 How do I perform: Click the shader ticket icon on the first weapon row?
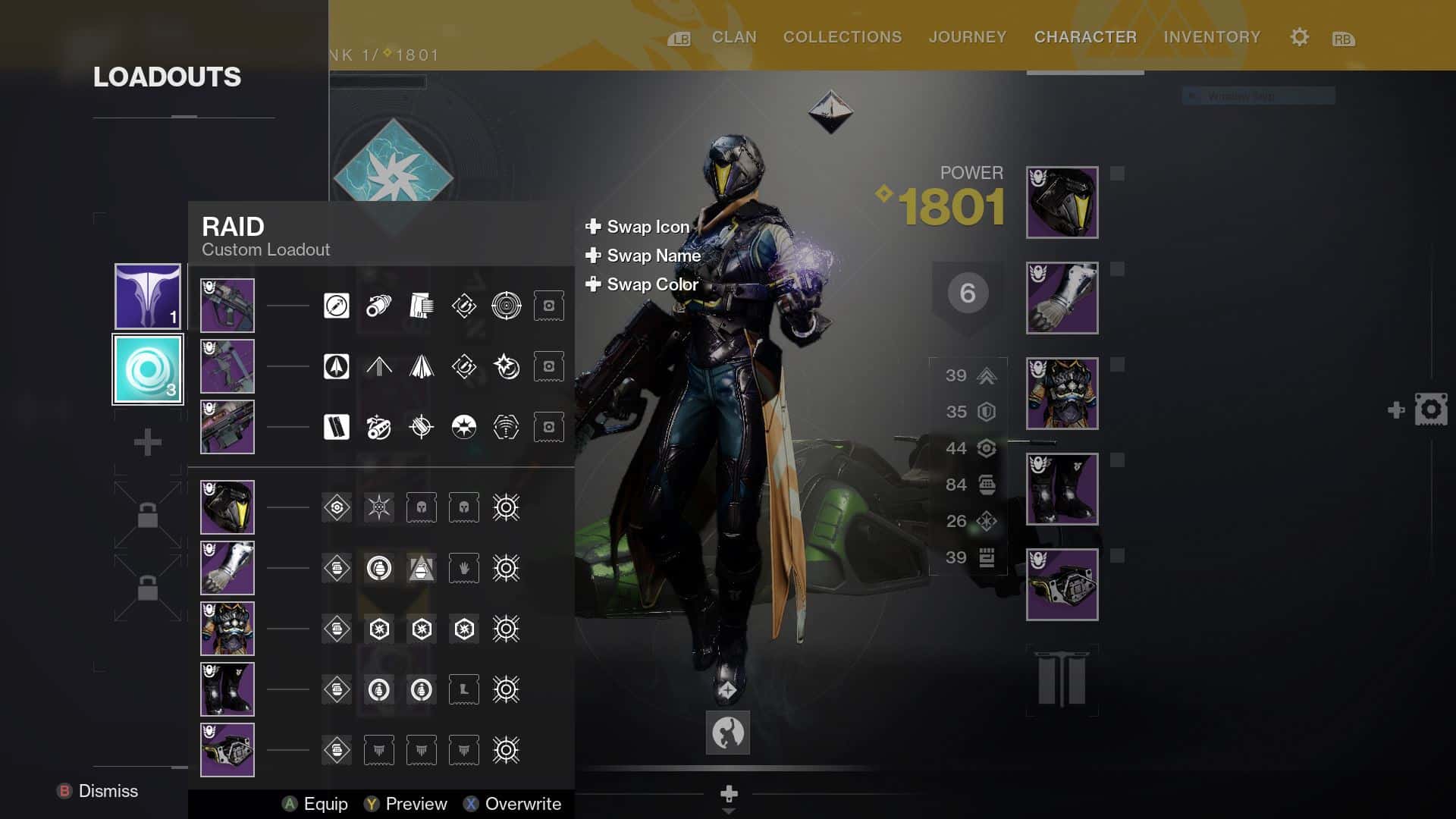[548, 306]
